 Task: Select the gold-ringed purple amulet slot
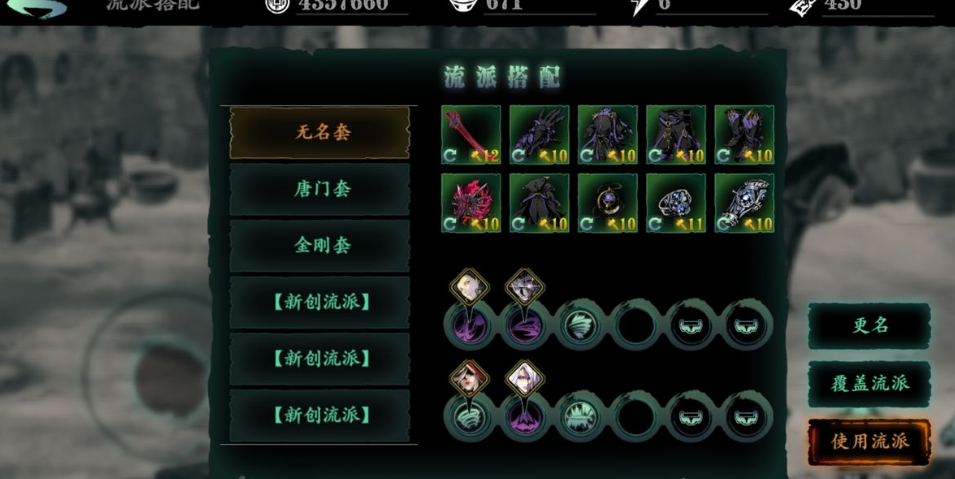click(x=607, y=203)
